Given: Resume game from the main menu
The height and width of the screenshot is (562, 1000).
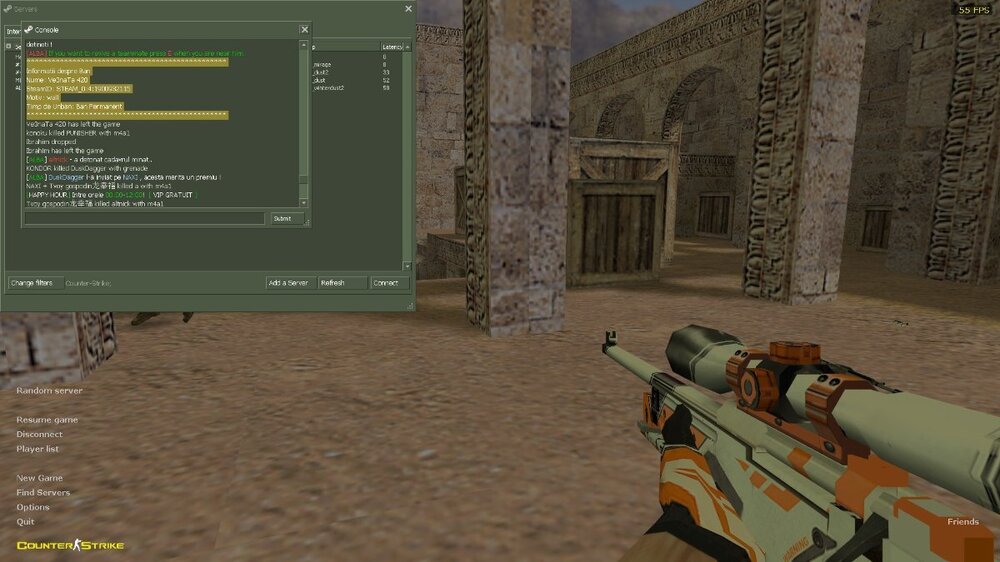Looking at the screenshot, I should click(x=47, y=420).
